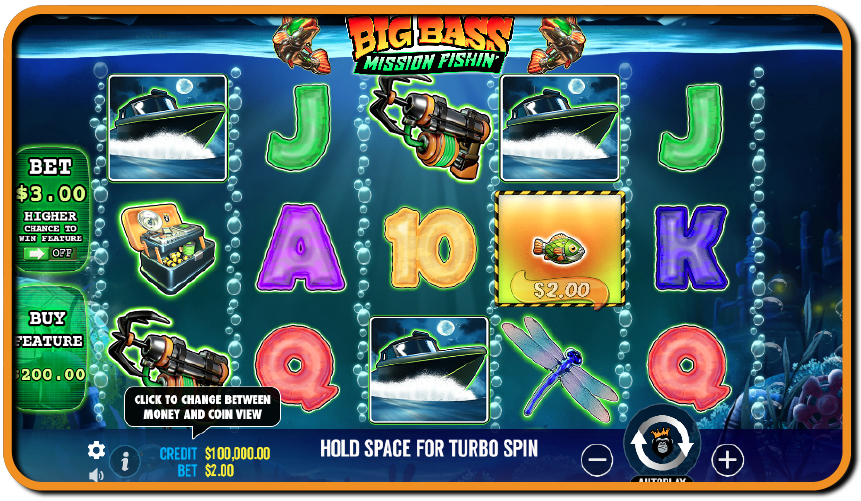
Task: Show the game info paytable
Action: tap(125, 461)
